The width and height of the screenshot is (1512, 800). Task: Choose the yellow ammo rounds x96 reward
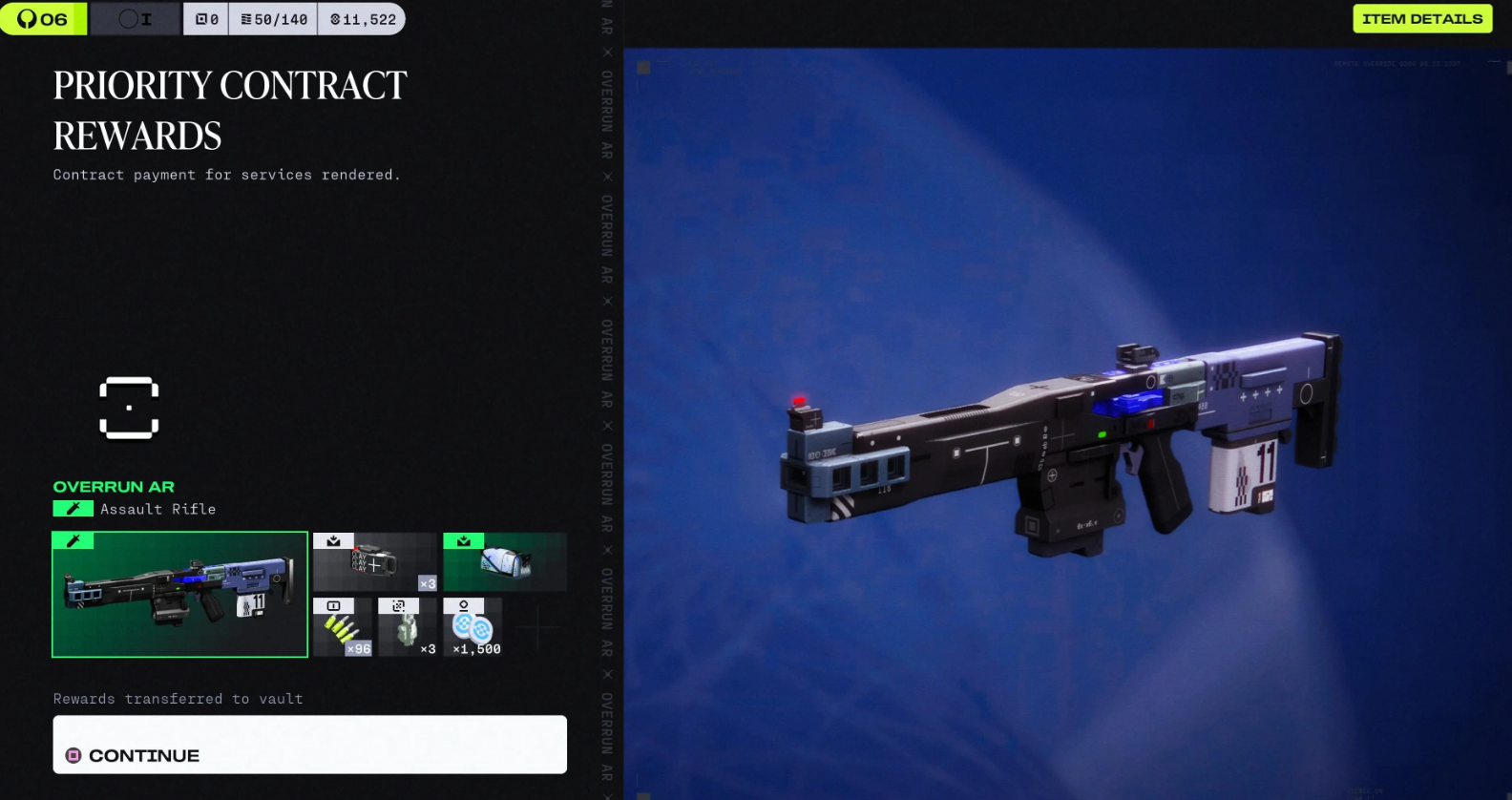pos(343,627)
